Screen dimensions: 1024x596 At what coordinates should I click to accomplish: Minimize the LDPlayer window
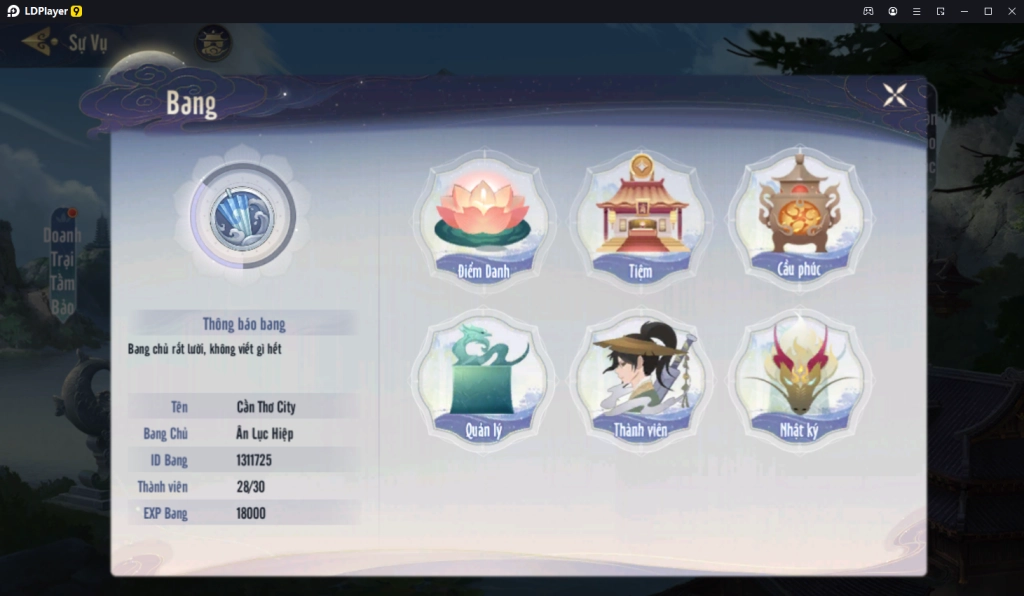coord(964,11)
